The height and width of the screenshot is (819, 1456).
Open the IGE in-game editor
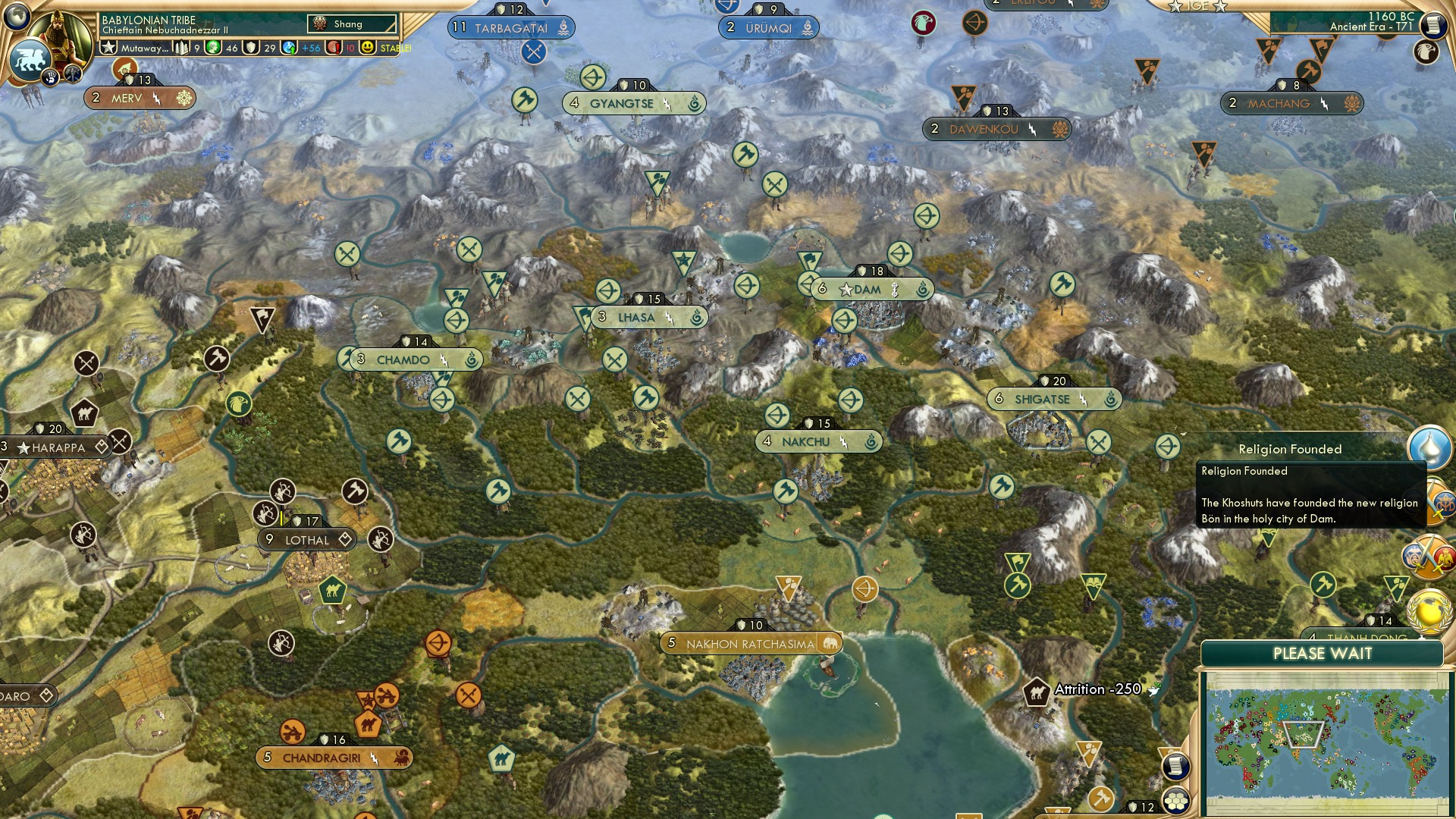[x=1197, y=6]
